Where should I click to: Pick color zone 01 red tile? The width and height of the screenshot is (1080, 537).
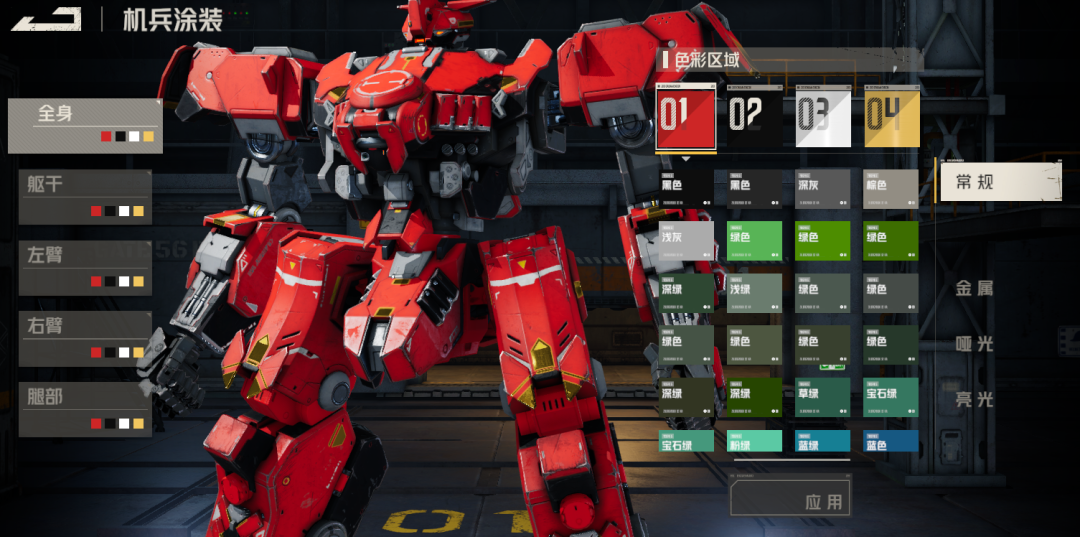point(685,117)
